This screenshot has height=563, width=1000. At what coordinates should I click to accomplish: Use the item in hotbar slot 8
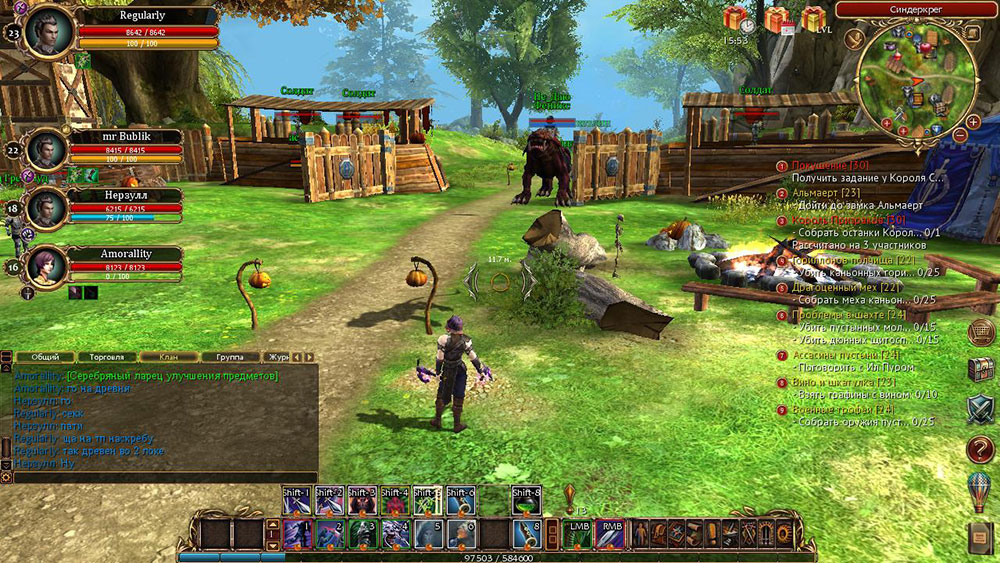[527, 533]
